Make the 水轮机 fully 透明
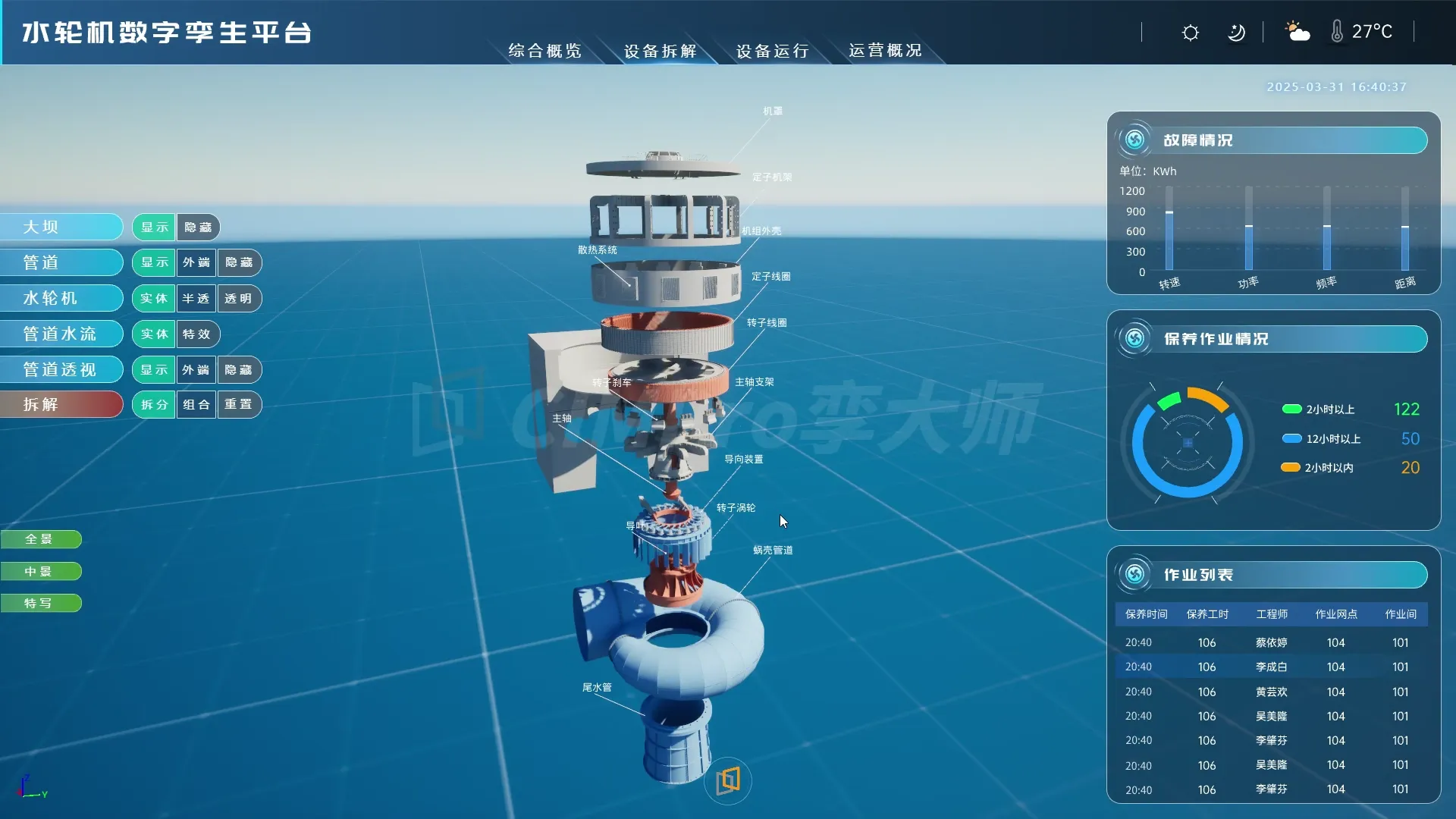The width and height of the screenshot is (1456, 819). pyautogui.click(x=239, y=299)
